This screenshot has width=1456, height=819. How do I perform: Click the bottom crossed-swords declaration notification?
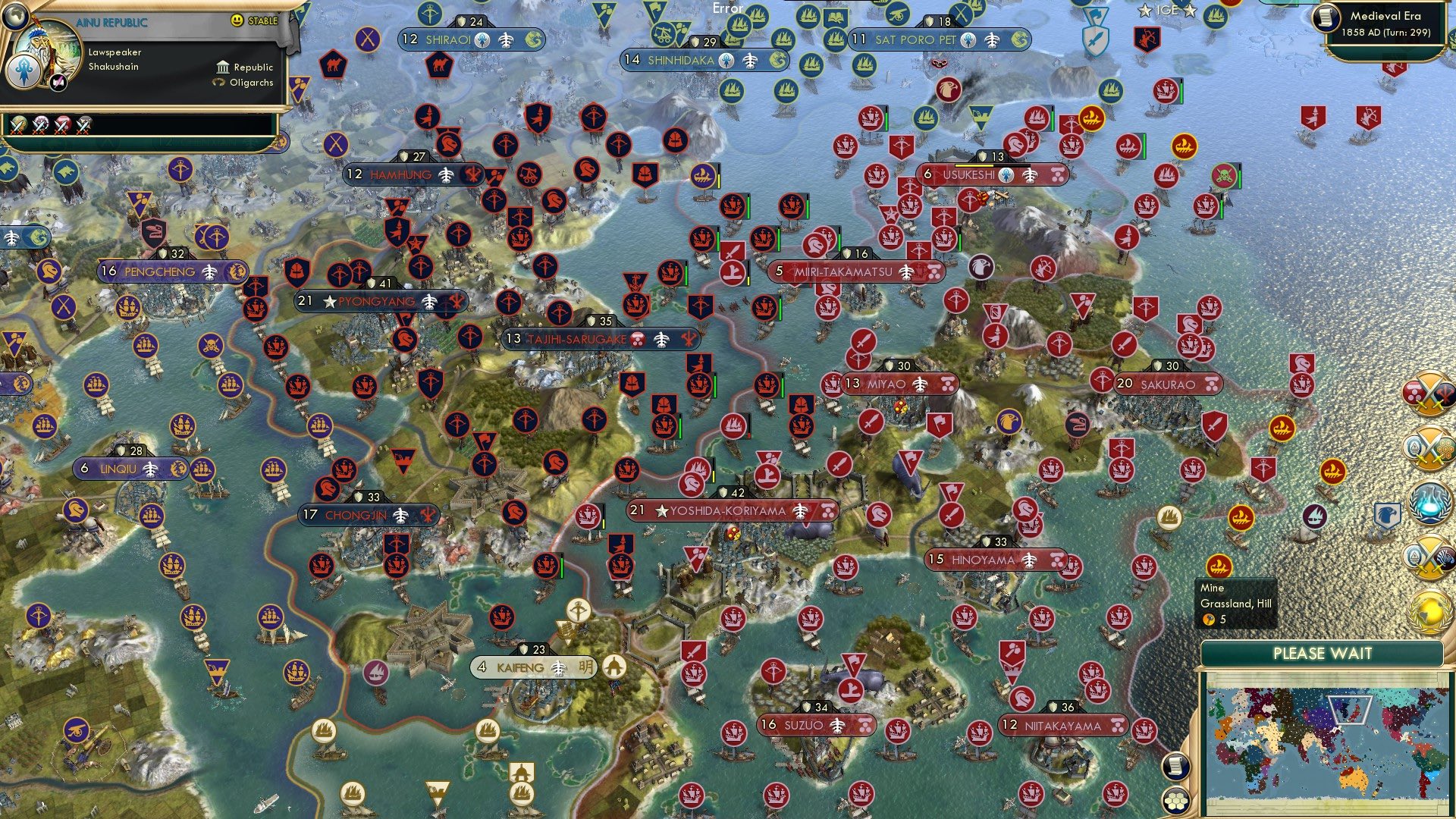click(x=1429, y=557)
